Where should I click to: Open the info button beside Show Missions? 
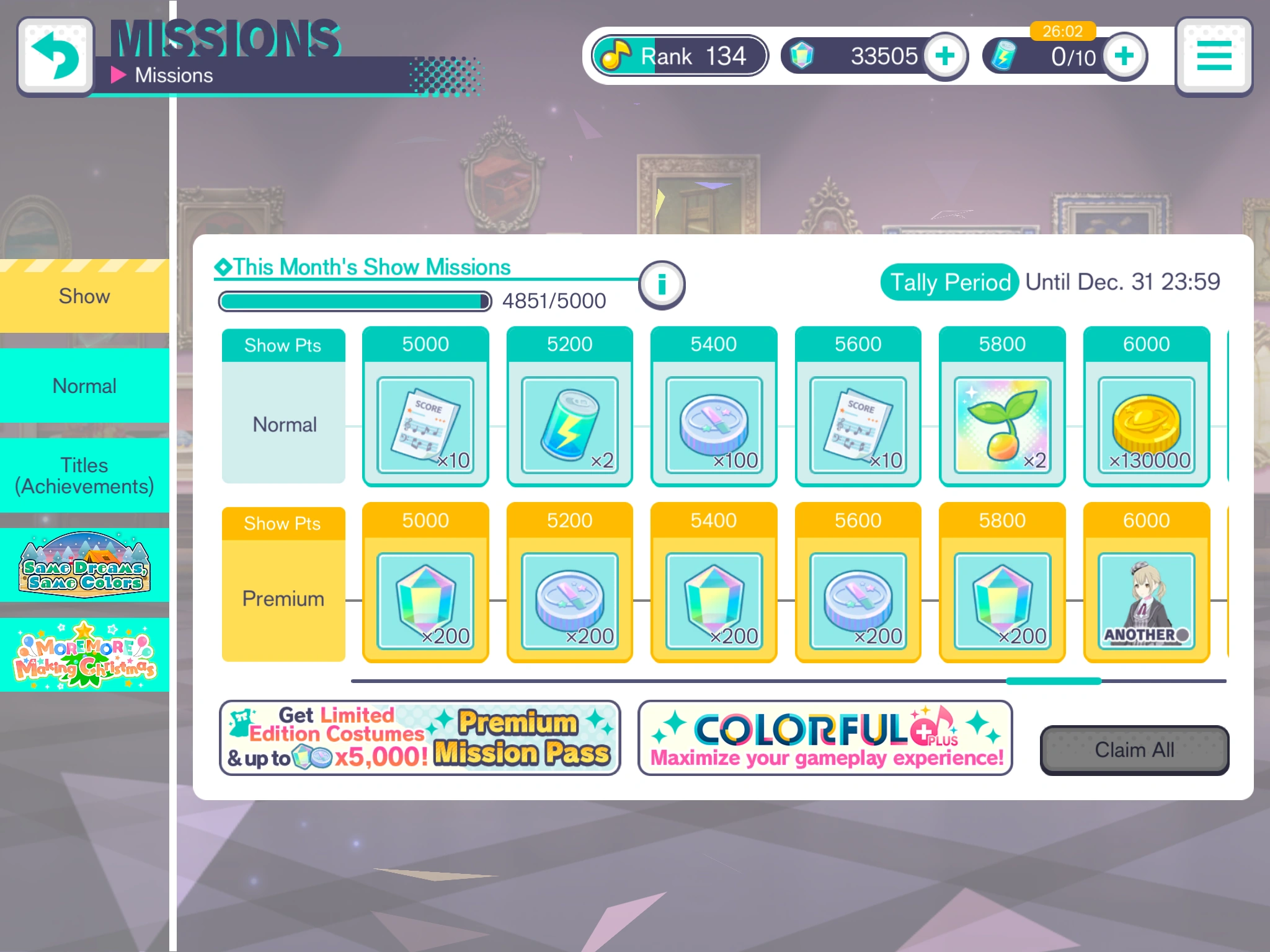point(660,284)
